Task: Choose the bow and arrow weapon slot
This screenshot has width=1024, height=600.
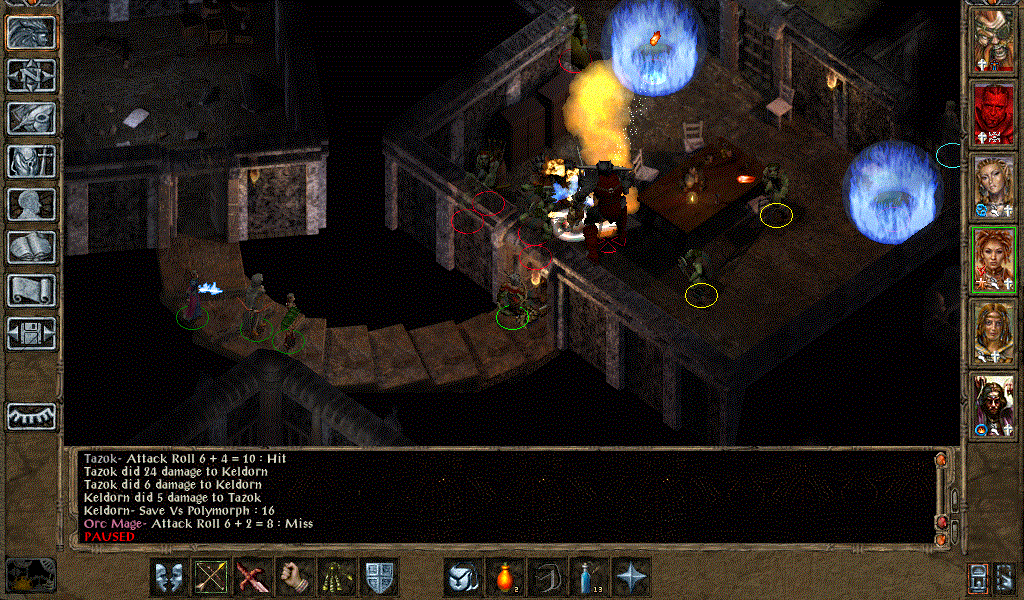Action: 212,577
